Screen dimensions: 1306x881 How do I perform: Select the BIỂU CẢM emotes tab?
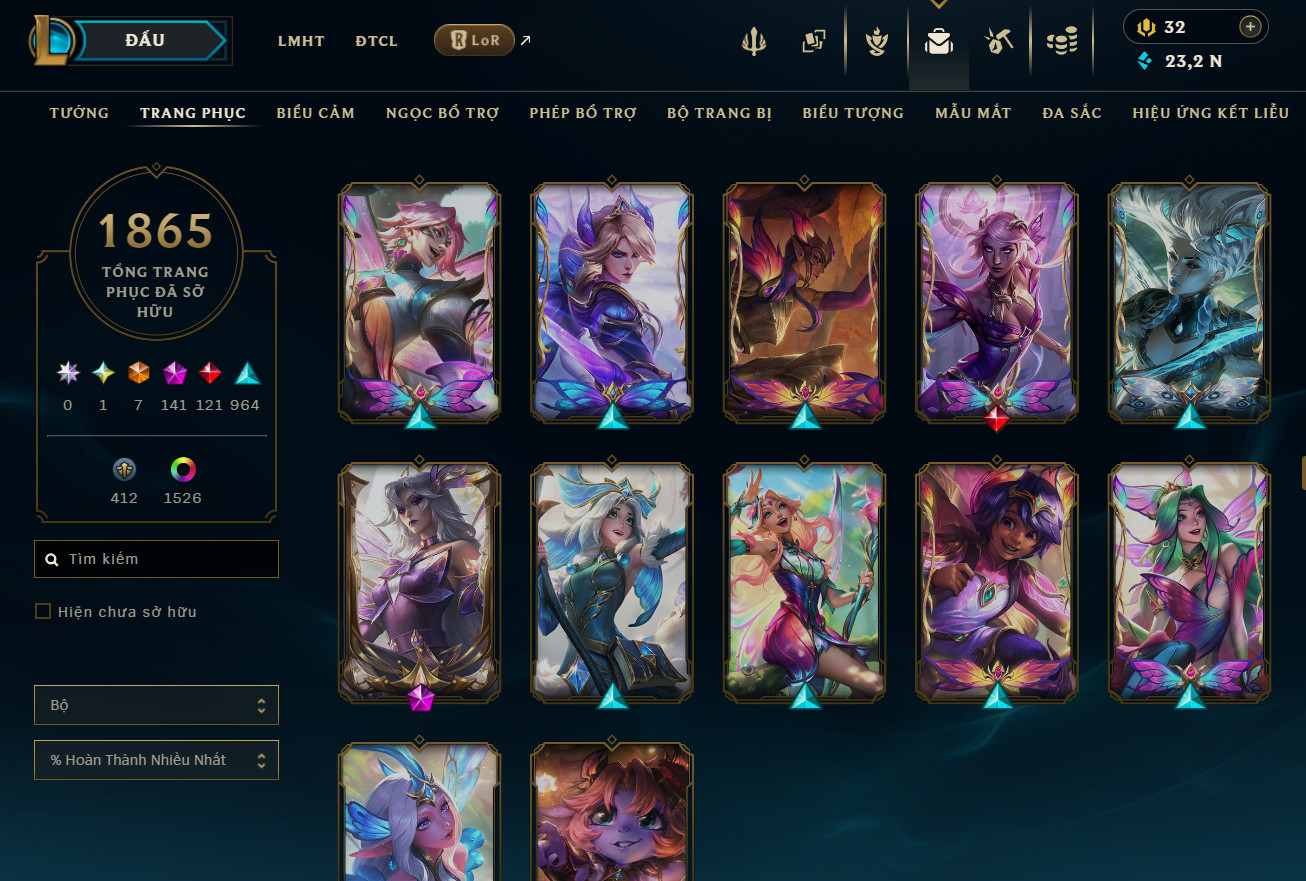point(316,113)
